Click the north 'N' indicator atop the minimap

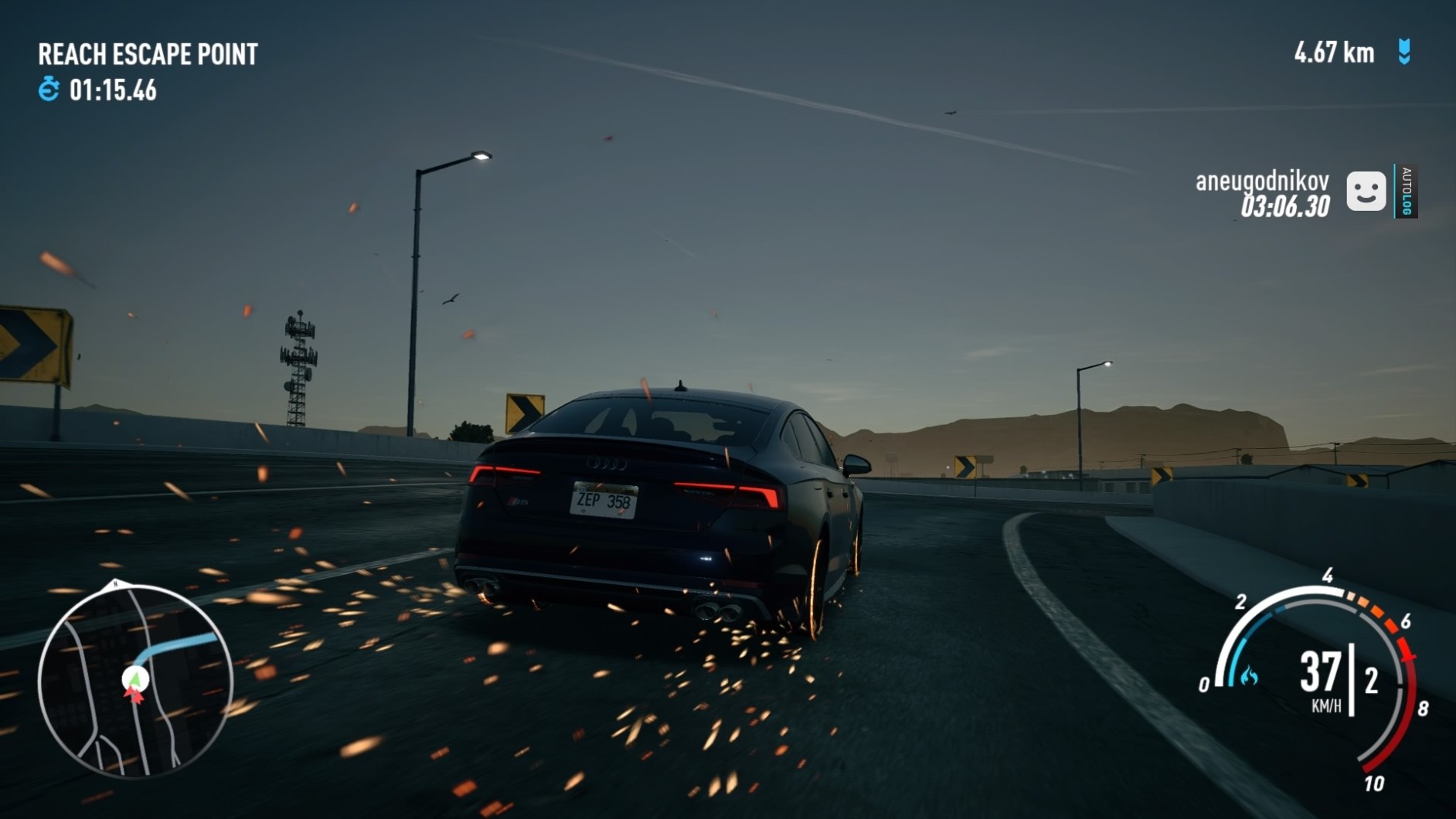tap(114, 583)
